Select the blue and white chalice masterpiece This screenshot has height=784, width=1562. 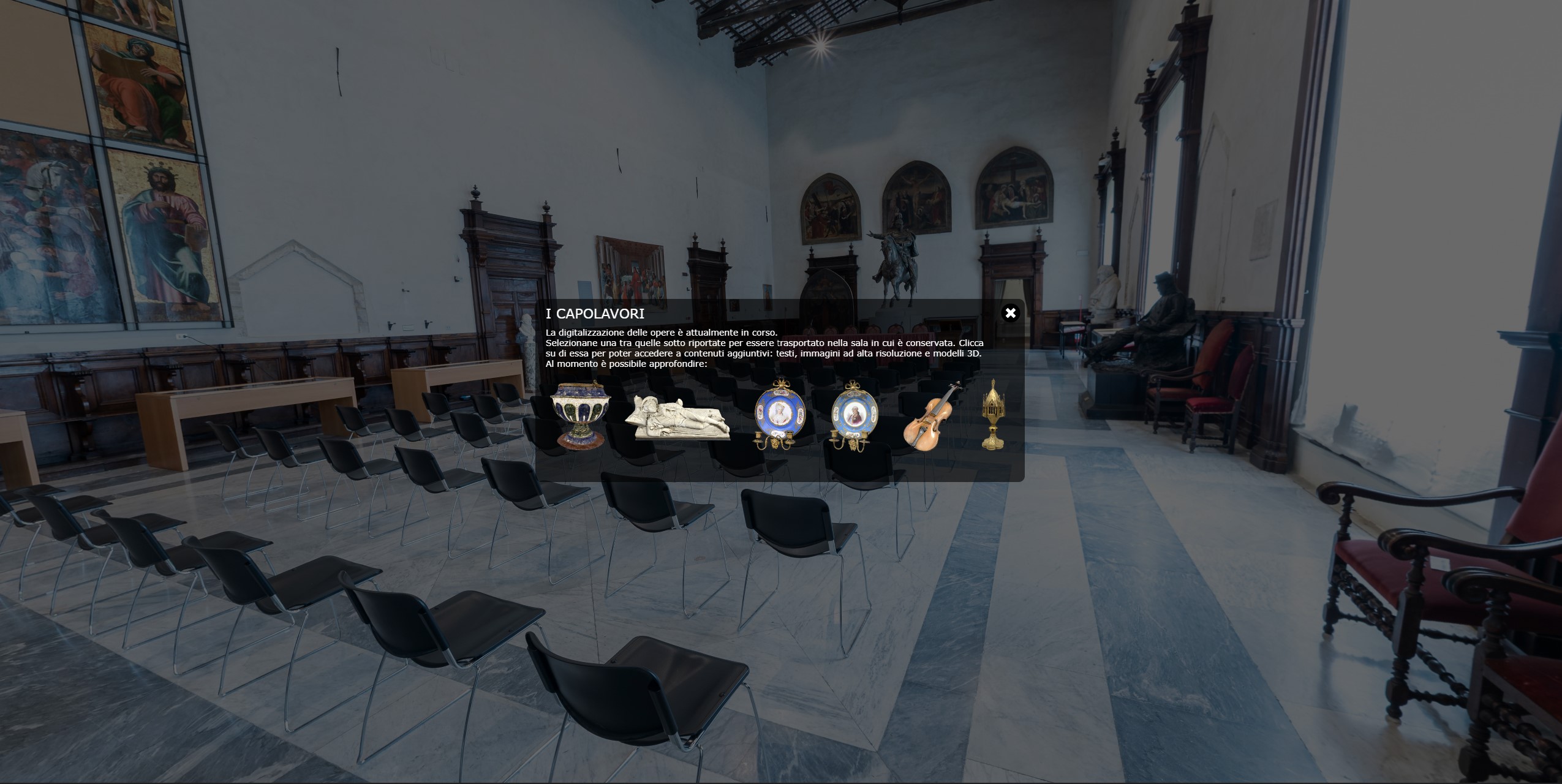tap(580, 414)
